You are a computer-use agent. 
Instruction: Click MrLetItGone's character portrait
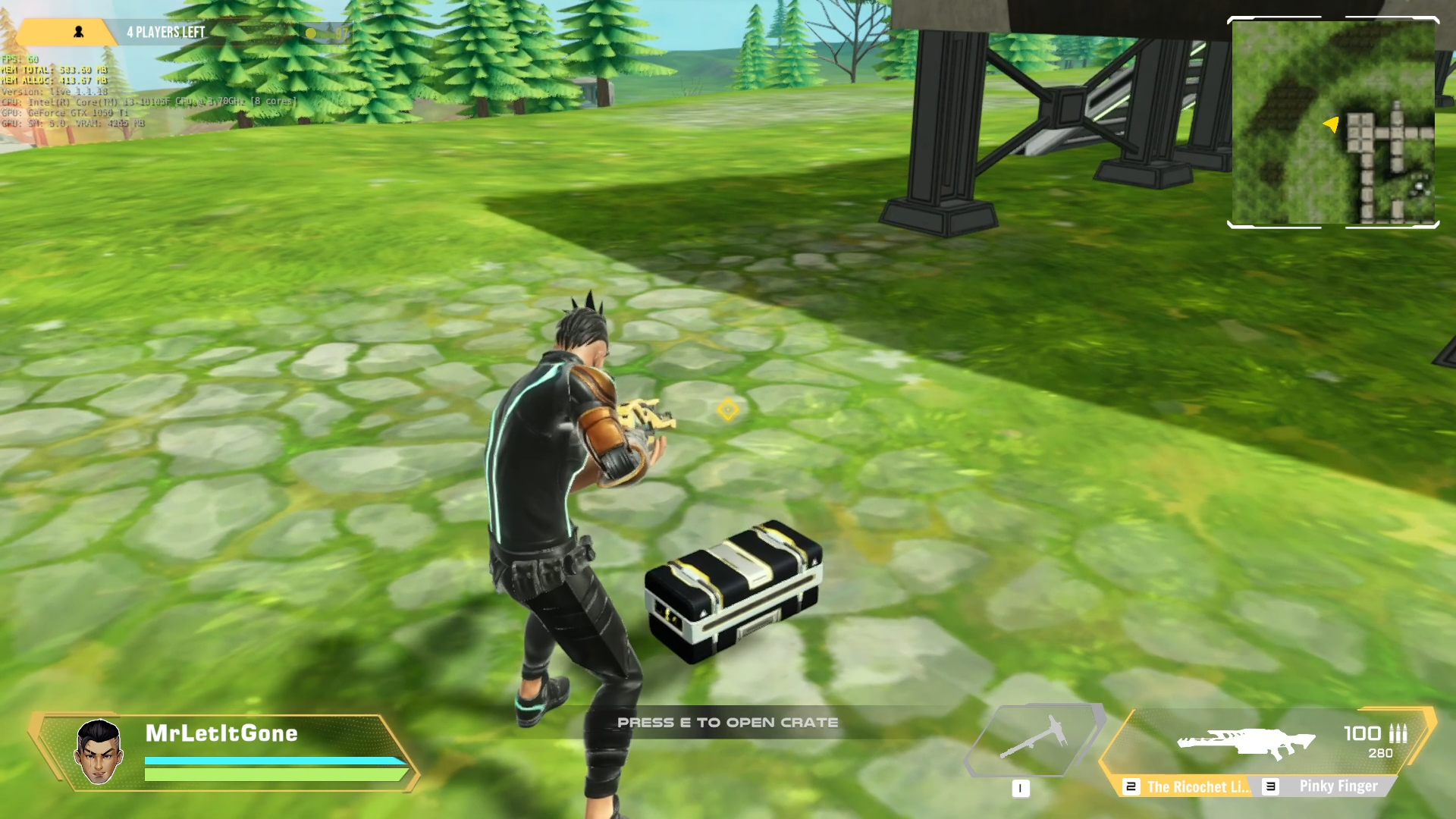tap(99, 752)
